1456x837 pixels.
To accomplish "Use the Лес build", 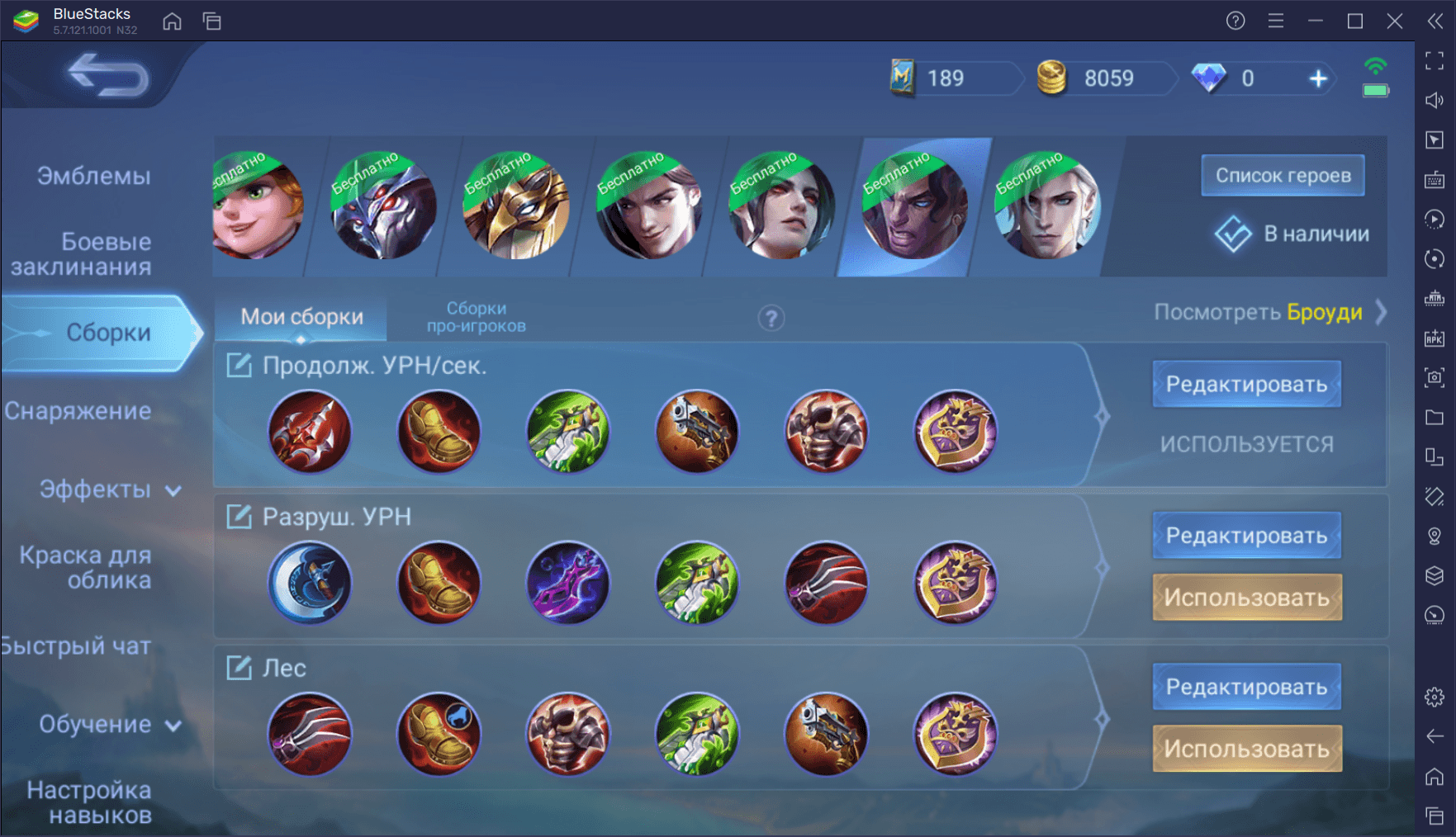I will click(x=1246, y=749).
